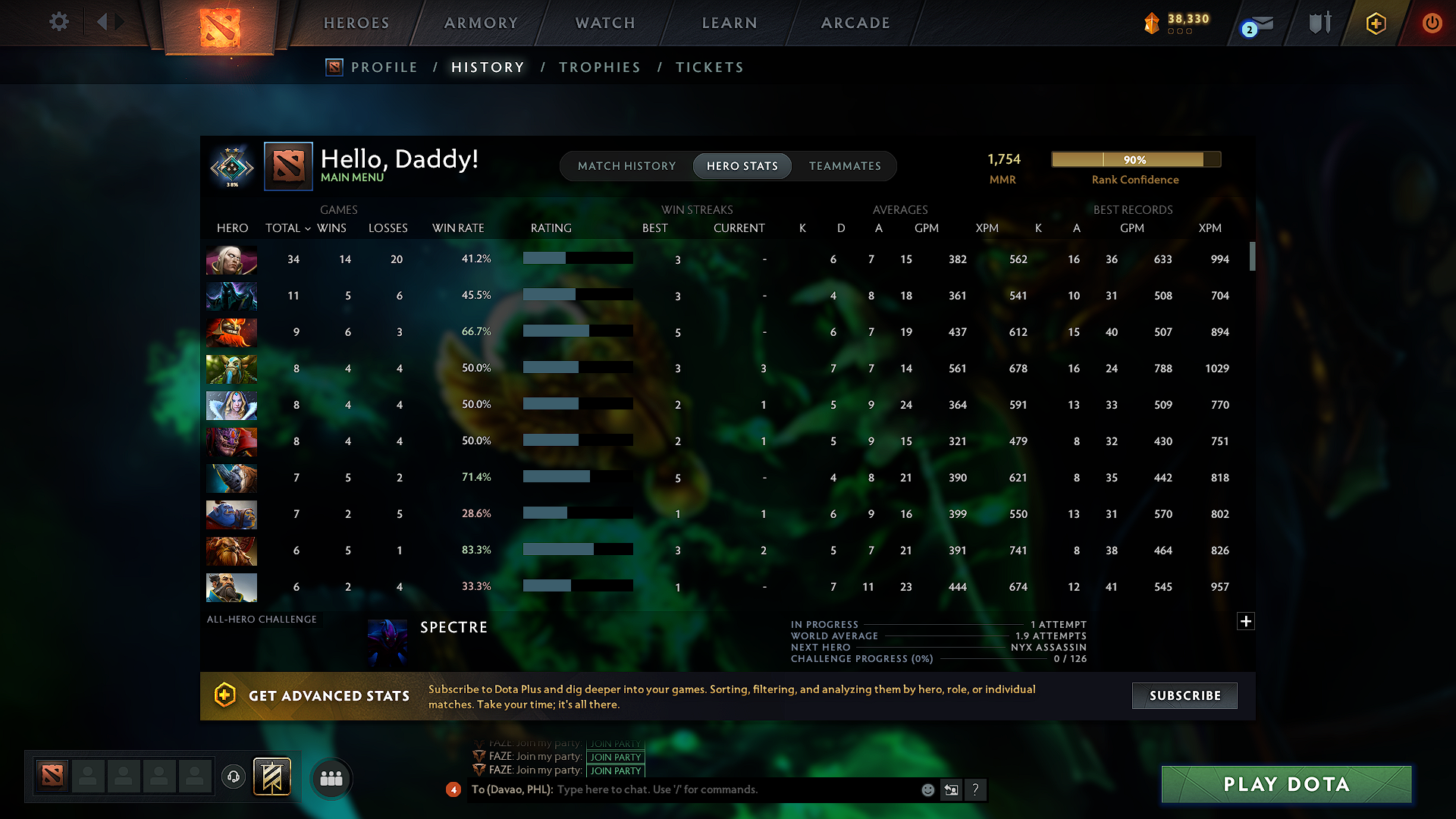
Task: Click the first FAZE JOIN PARTY link
Action: (615, 745)
